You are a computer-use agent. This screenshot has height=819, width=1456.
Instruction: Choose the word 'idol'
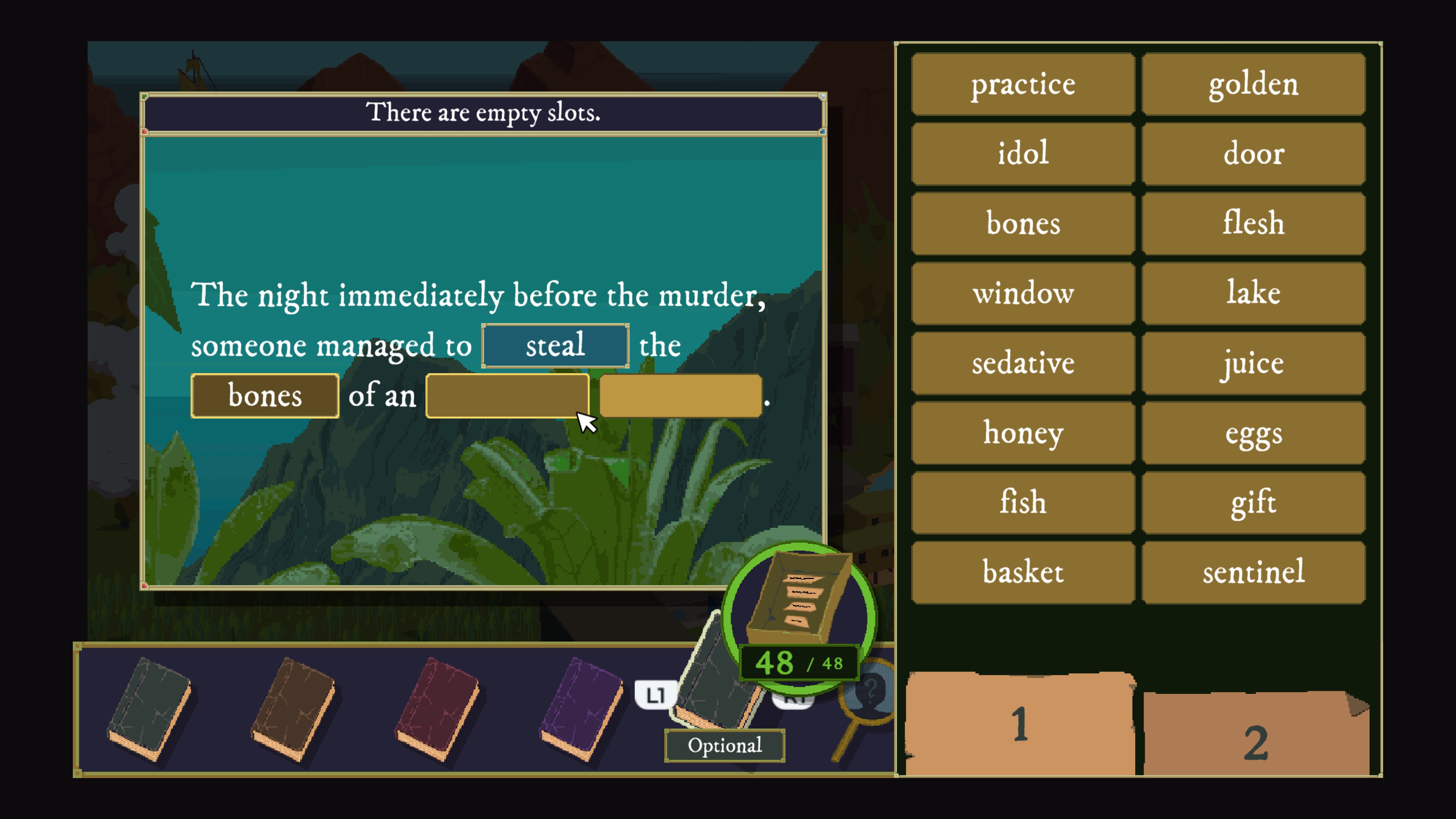tap(1023, 154)
